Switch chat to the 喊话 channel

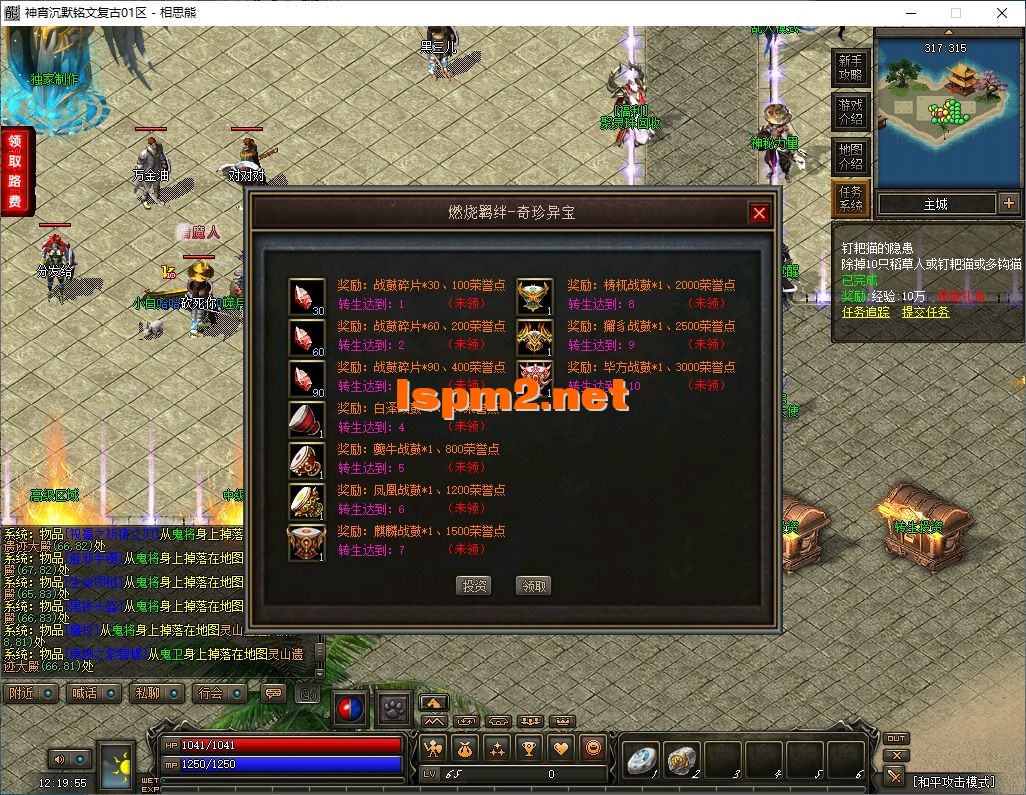(x=94, y=693)
